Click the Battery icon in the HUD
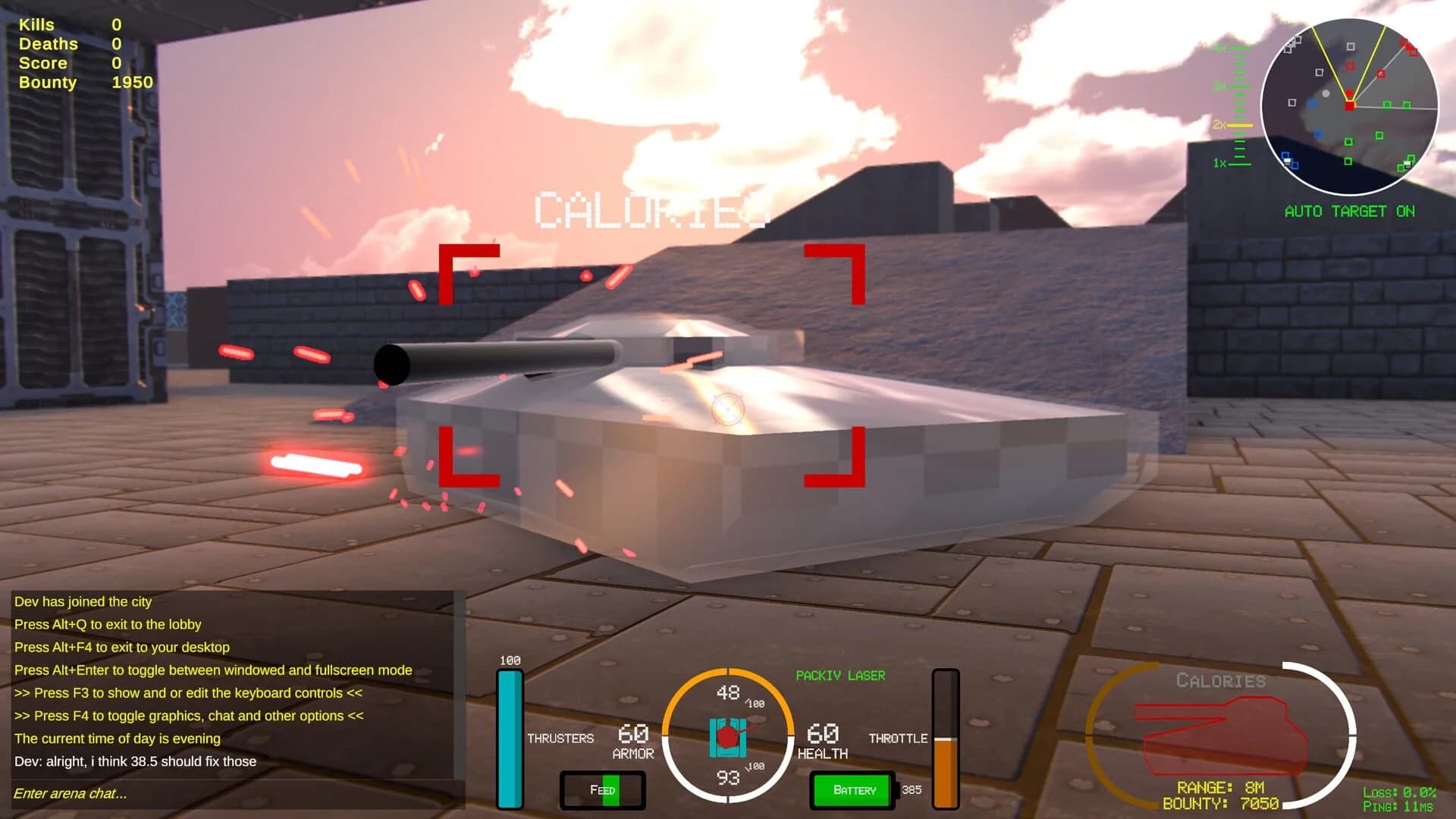The width and height of the screenshot is (1456, 819). pyautogui.click(x=852, y=790)
